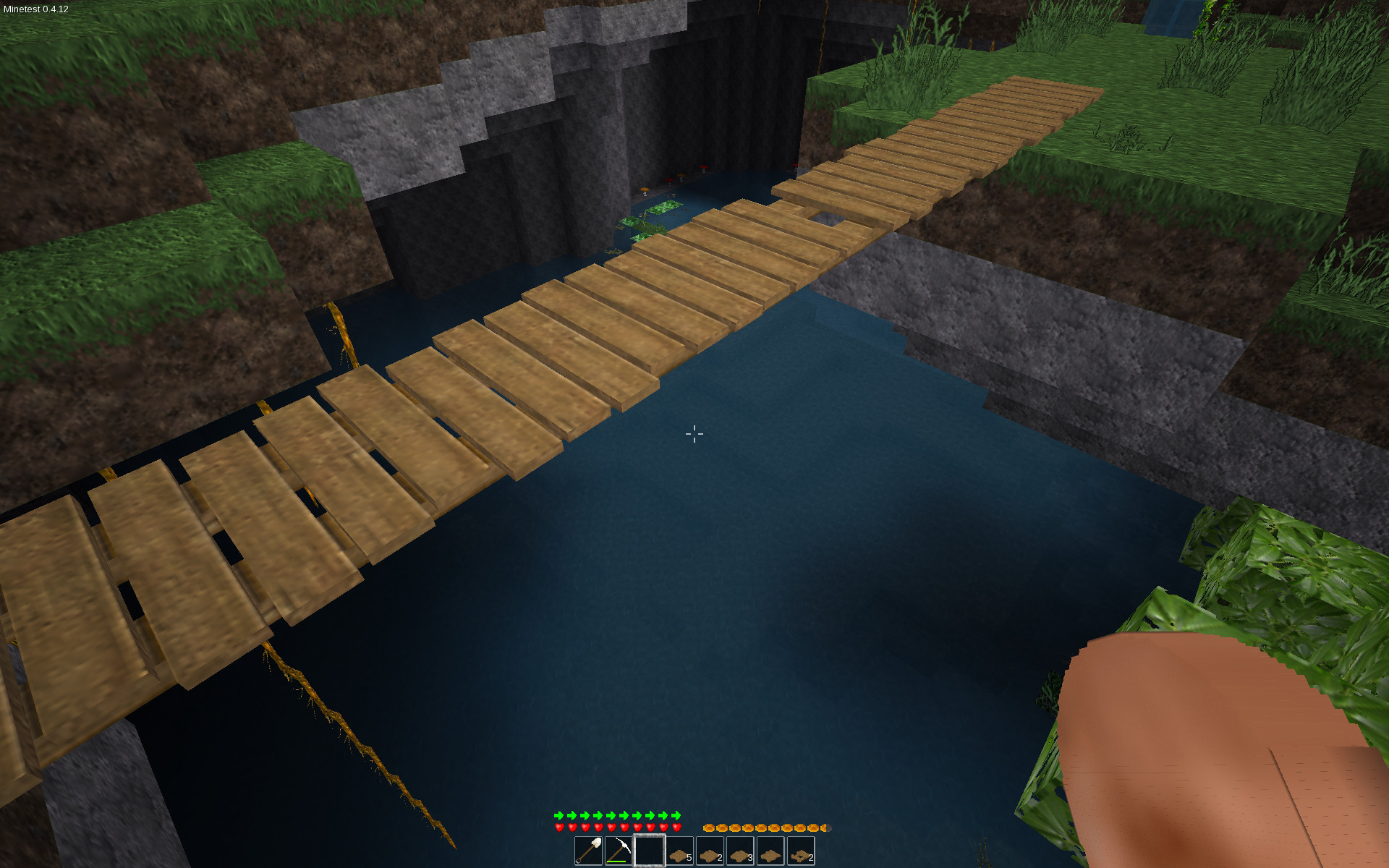
Task: Select the shovel in the hotbar
Action: (587, 851)
